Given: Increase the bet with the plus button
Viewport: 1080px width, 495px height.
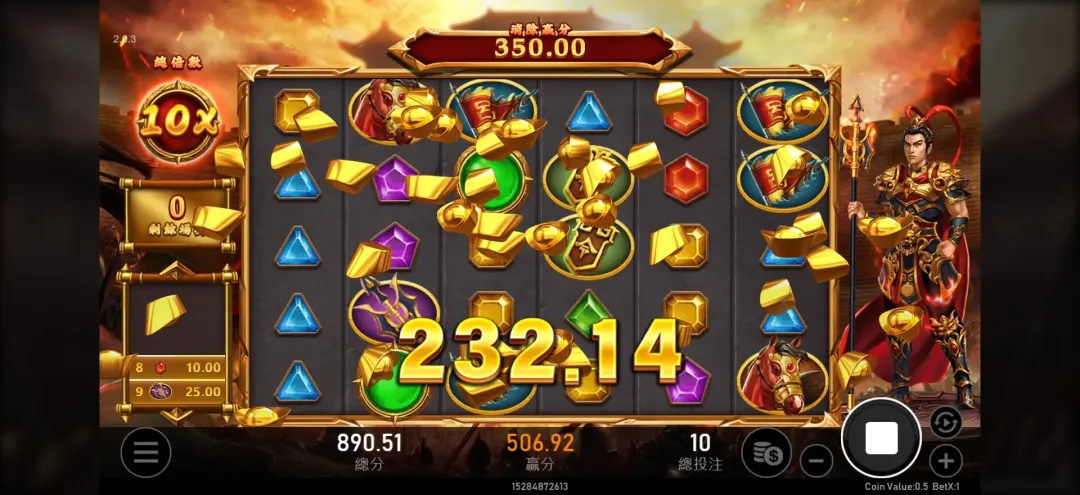Looking at the screenshot, I should pos(945,461).
